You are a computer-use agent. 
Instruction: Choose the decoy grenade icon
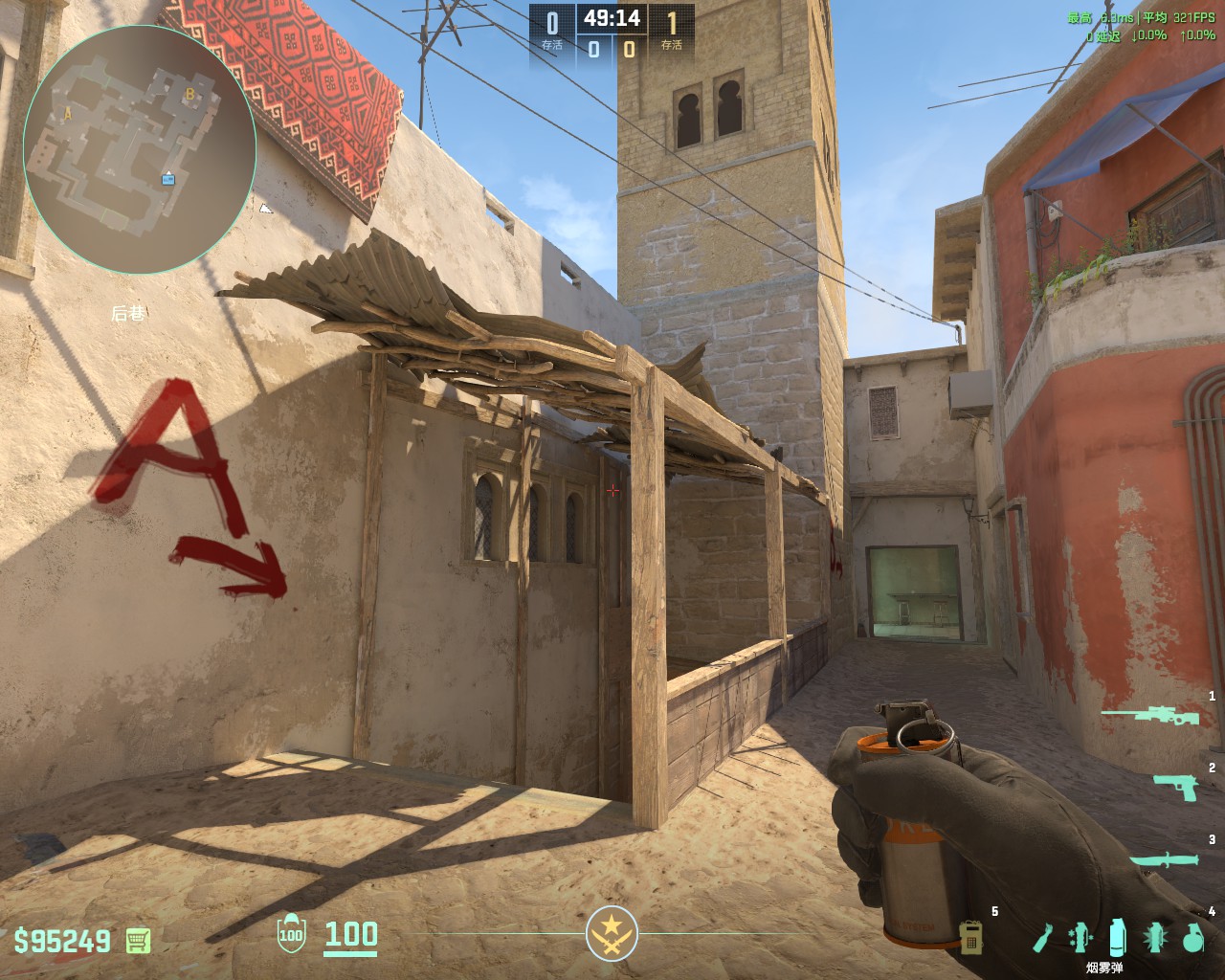click(1080, 938)
